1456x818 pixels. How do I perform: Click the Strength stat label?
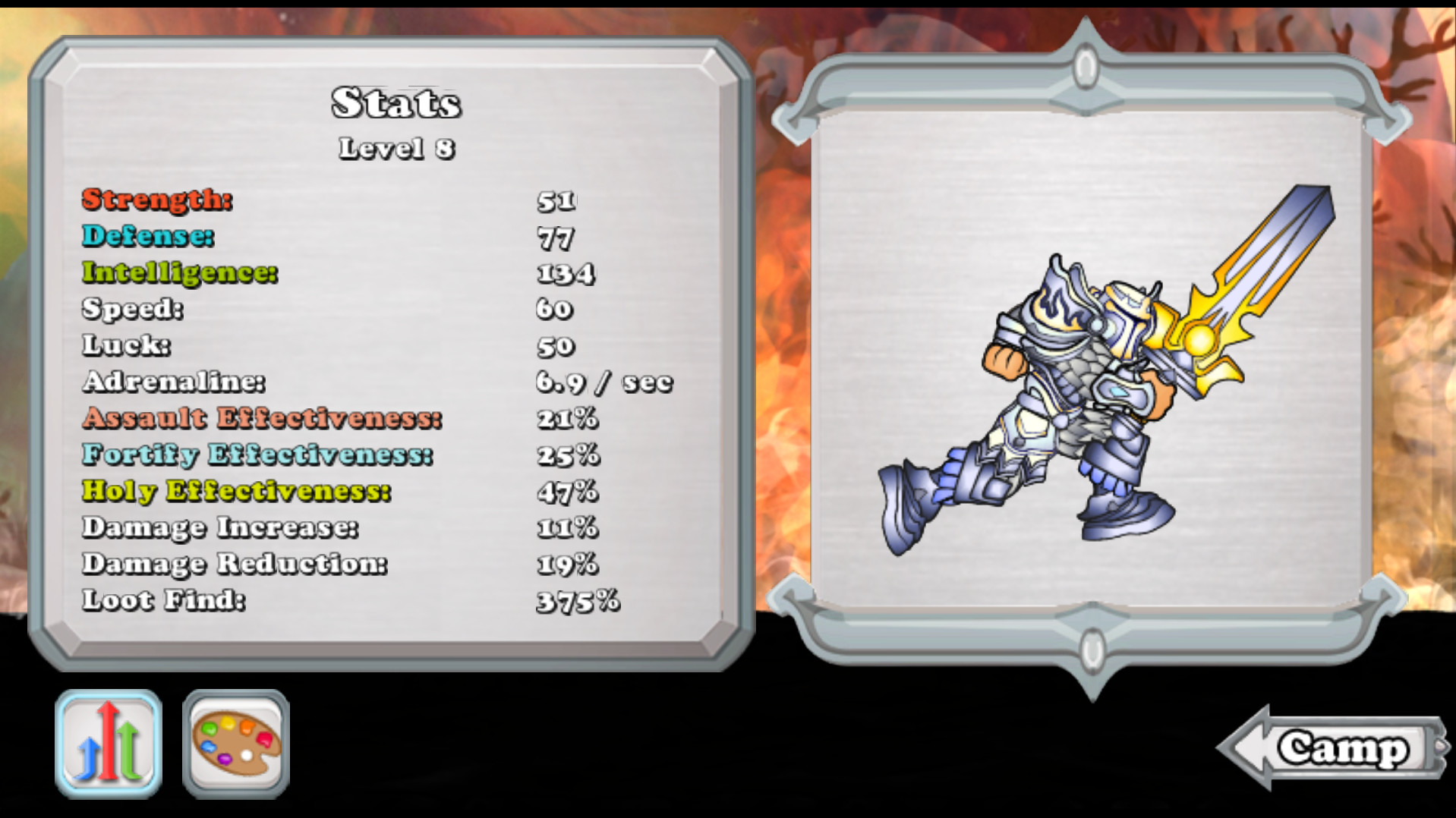(154, 201)
